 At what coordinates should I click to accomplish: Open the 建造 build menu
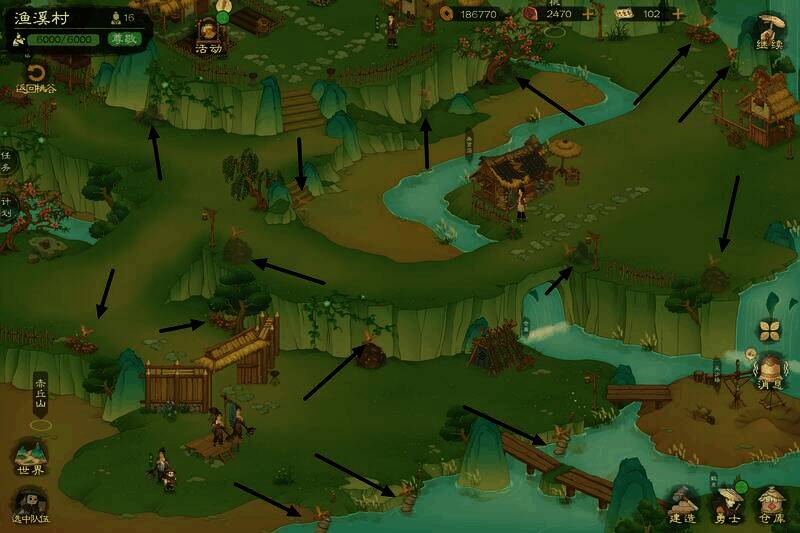point(684,503)
